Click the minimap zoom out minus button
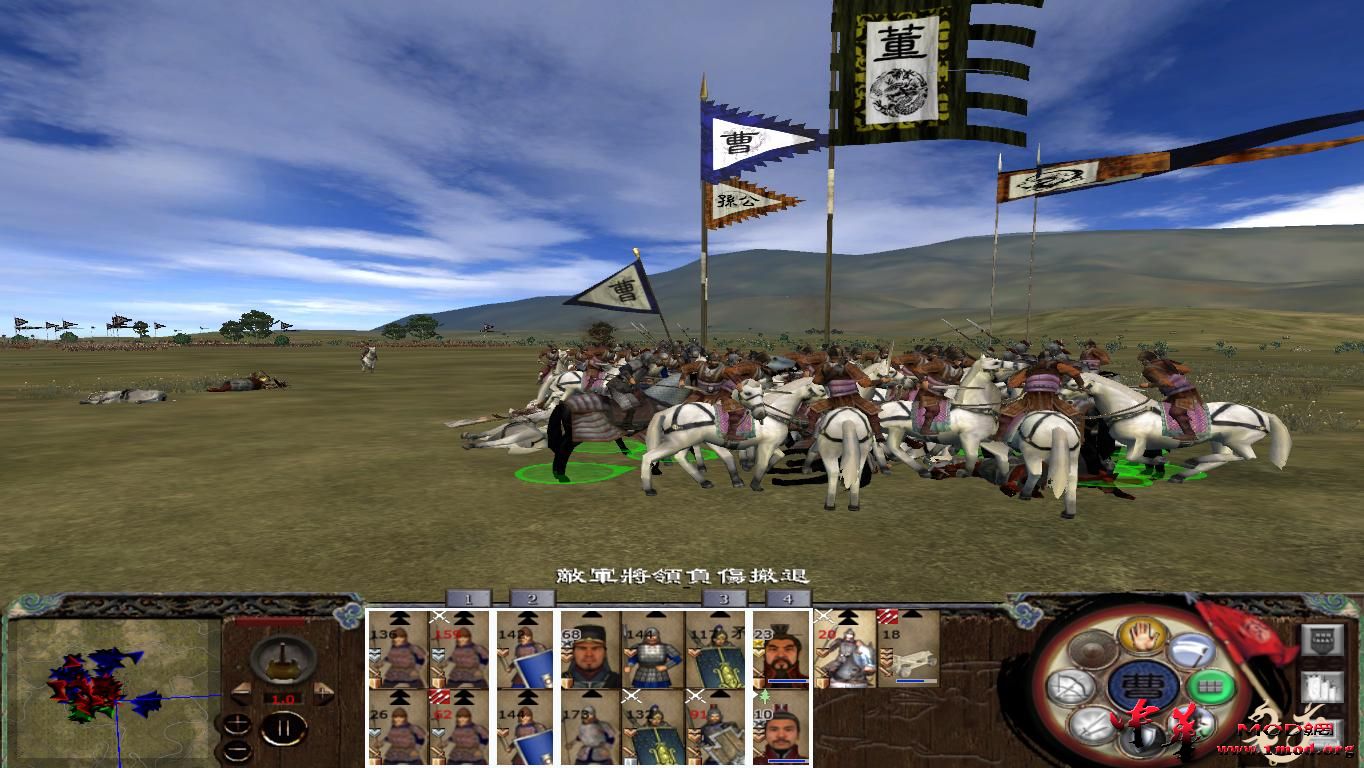1364x768 pixels. [238, 750]
